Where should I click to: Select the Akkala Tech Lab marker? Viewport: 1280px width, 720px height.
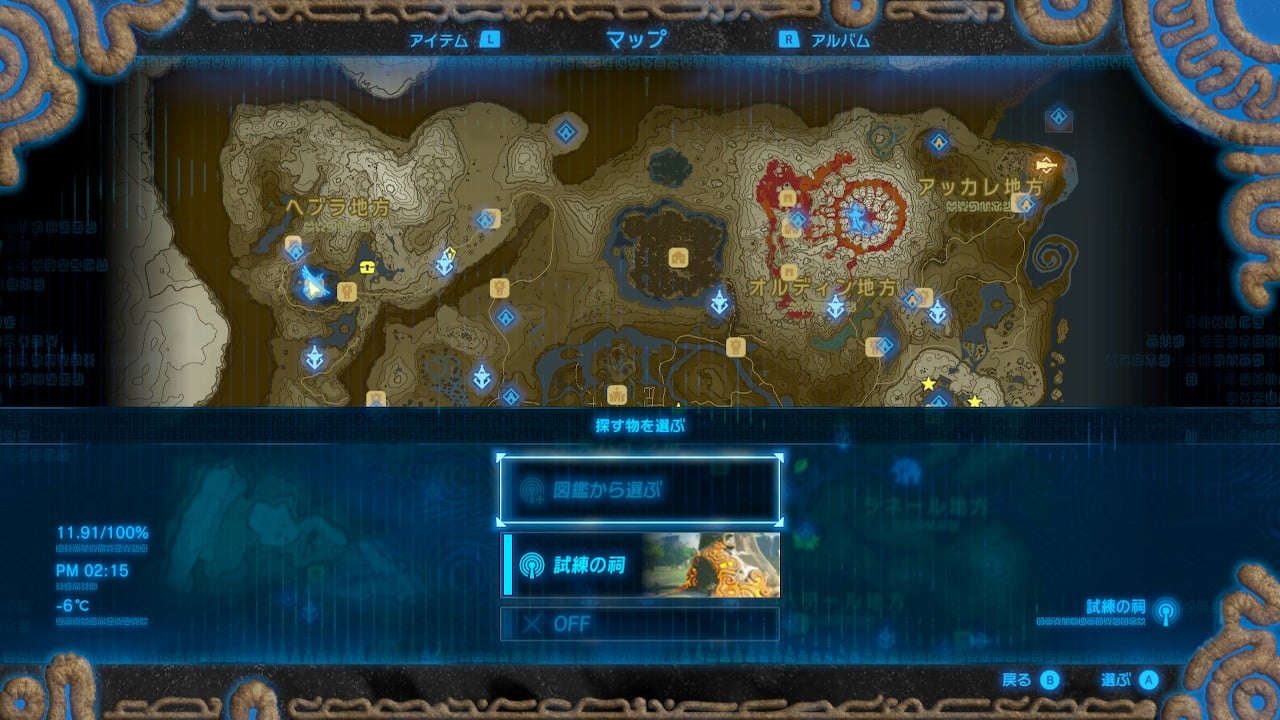[1046, 165]
